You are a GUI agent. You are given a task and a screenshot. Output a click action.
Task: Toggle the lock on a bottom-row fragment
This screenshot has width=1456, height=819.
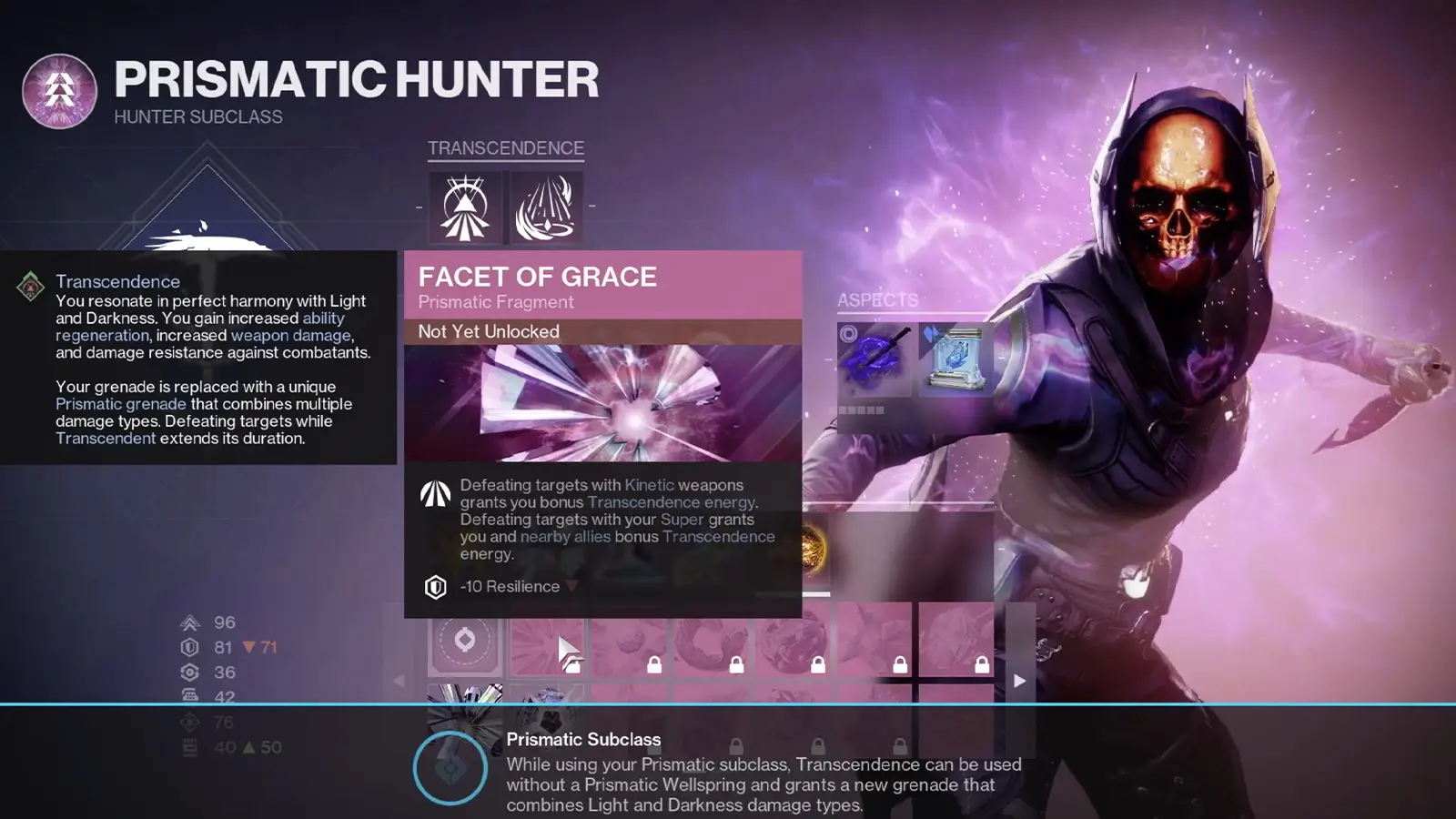tap(820, 748)
